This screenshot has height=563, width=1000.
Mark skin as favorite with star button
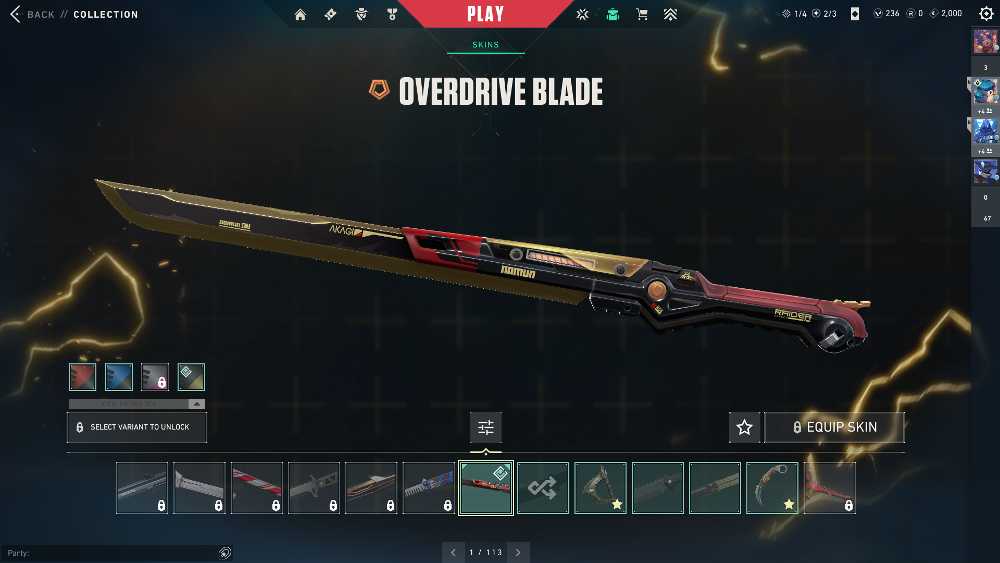pos(744,427)
